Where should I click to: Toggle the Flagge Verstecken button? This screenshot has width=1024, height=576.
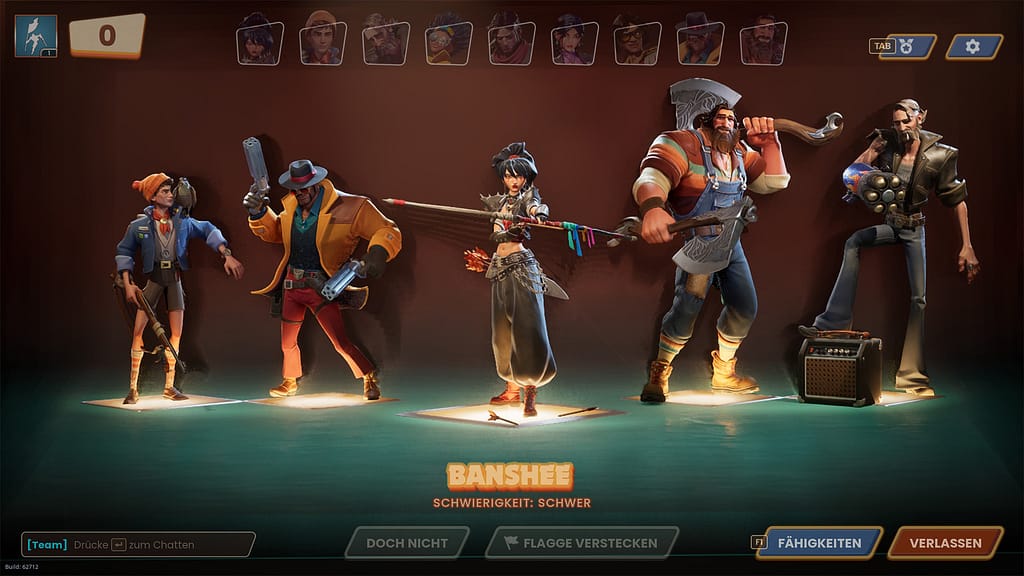pyautogui.click(x=581, y=543)
